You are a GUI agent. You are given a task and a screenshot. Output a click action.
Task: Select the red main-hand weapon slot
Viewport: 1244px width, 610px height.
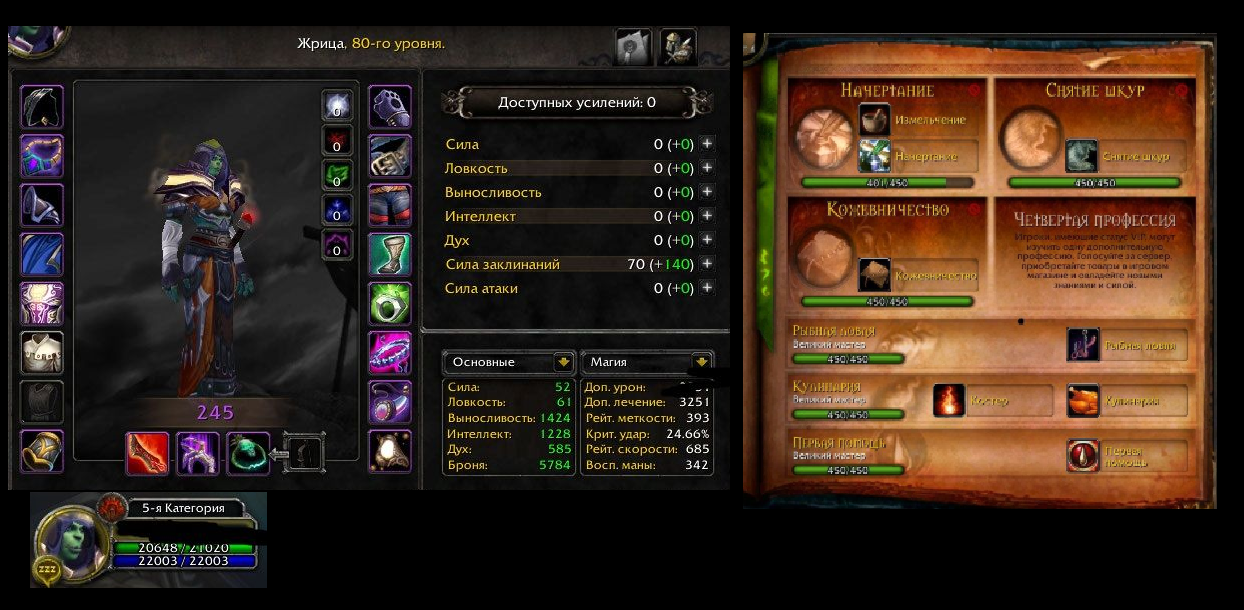point(147,453)
